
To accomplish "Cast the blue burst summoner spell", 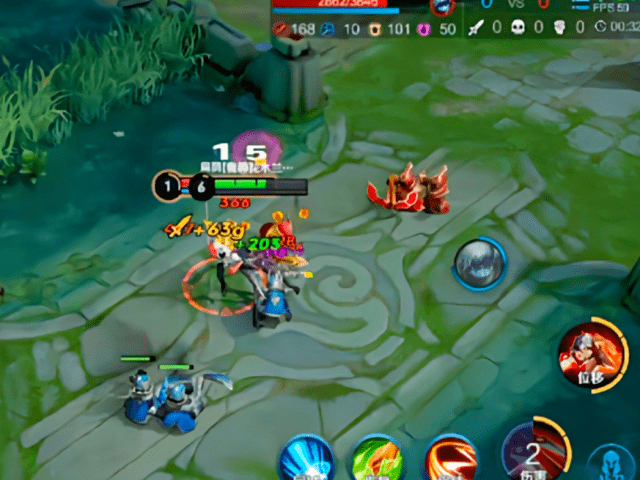I will [305, 462].
